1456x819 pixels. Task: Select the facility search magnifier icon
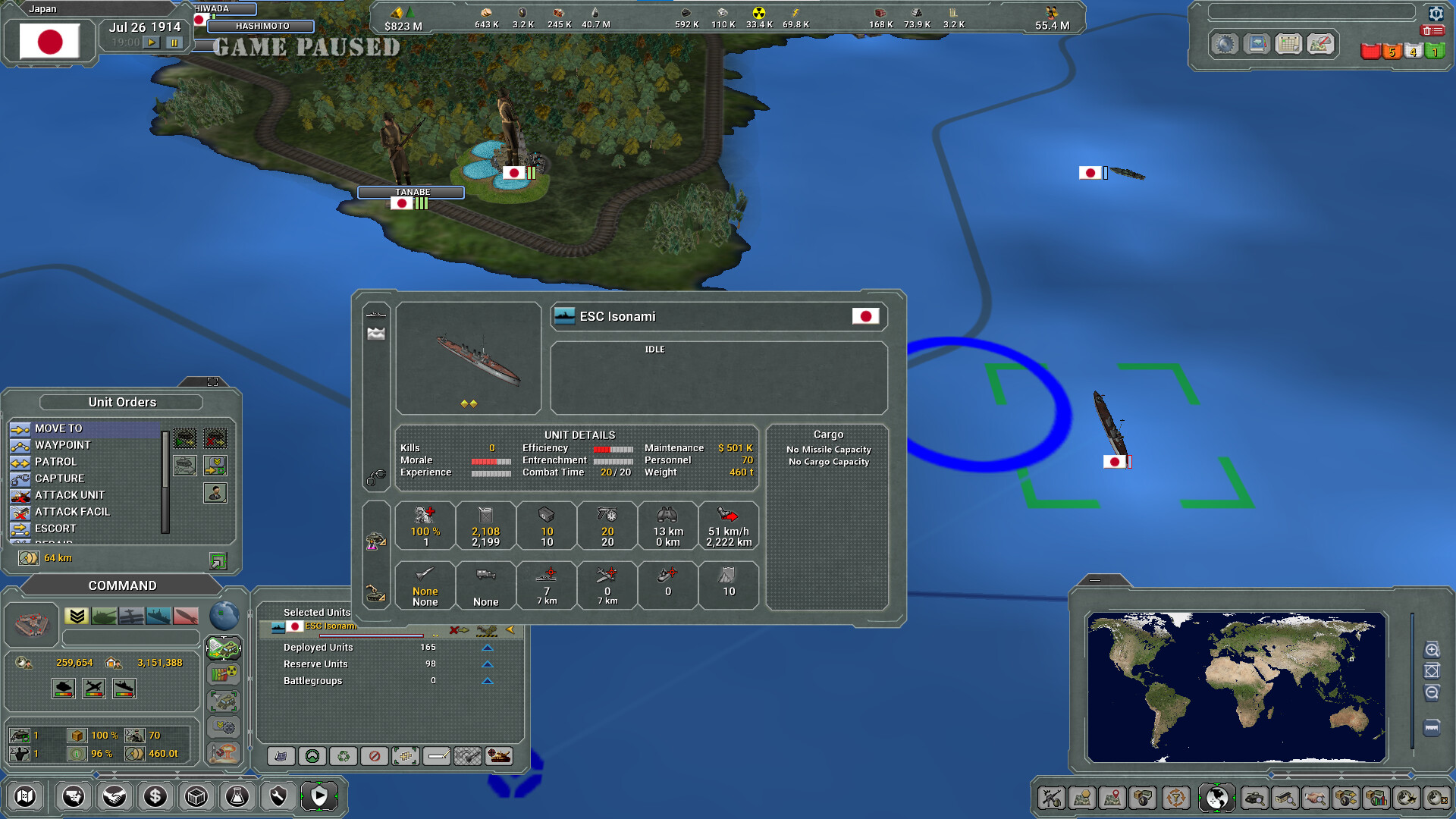1286,797
